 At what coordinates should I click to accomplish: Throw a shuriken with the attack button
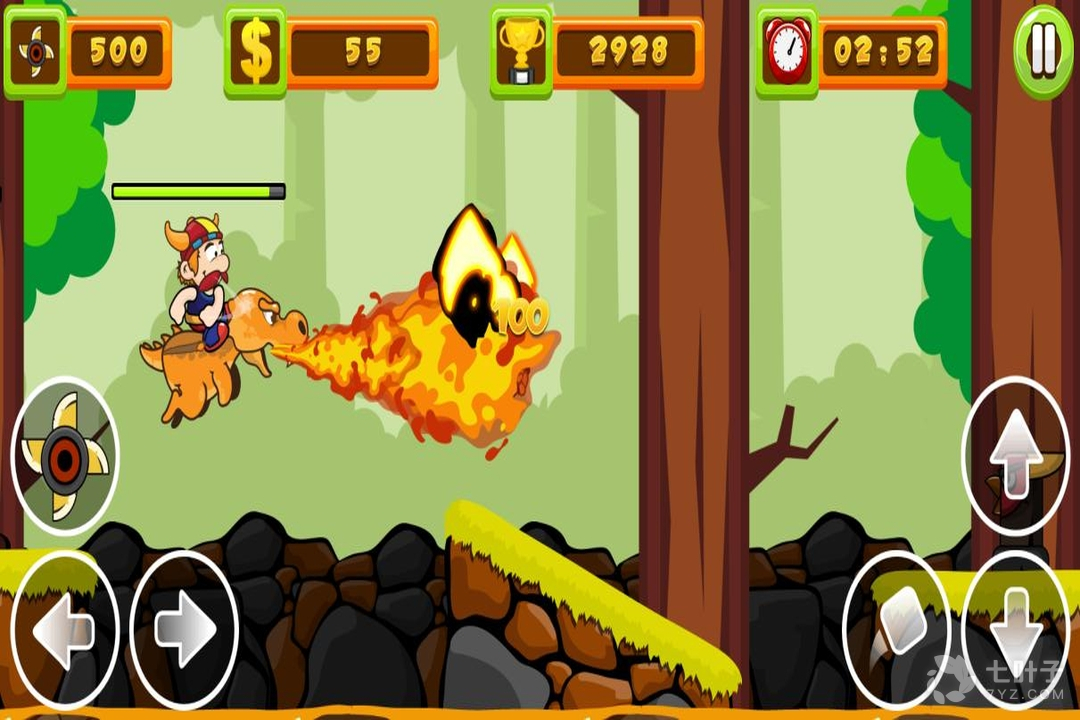[x=65, y=457]
